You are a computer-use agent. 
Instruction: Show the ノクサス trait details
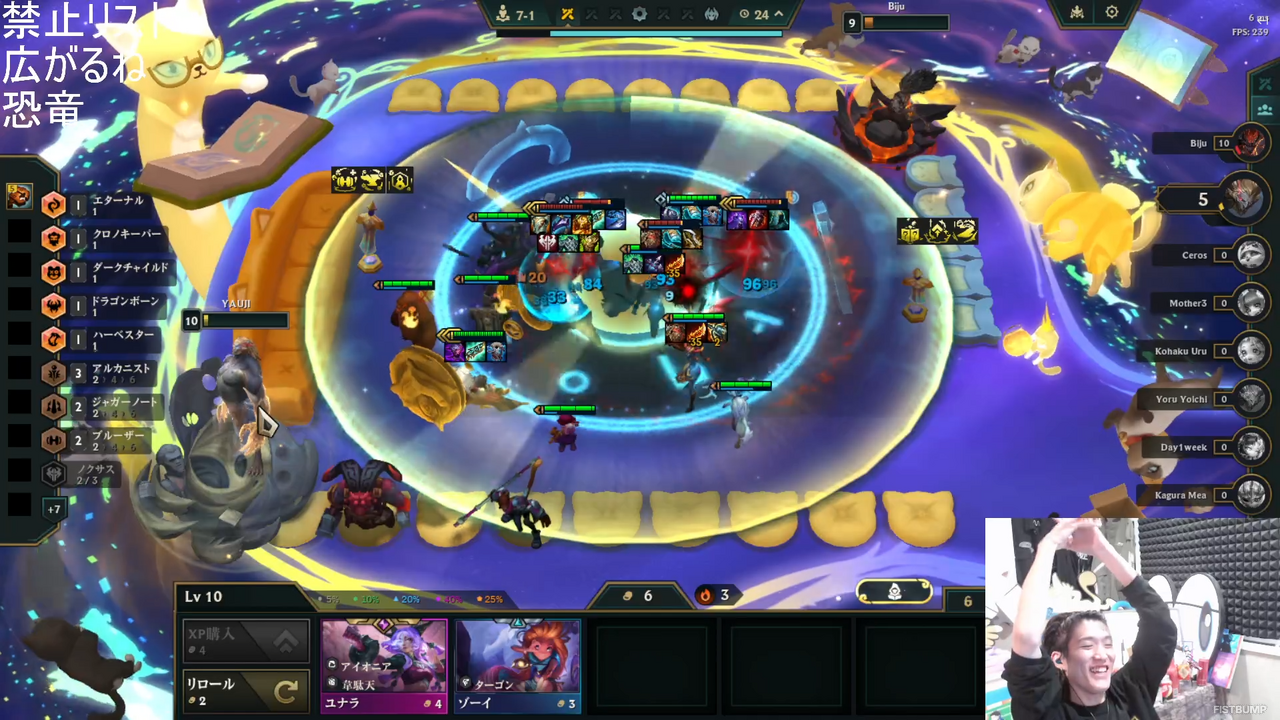(x=90, y=474)
